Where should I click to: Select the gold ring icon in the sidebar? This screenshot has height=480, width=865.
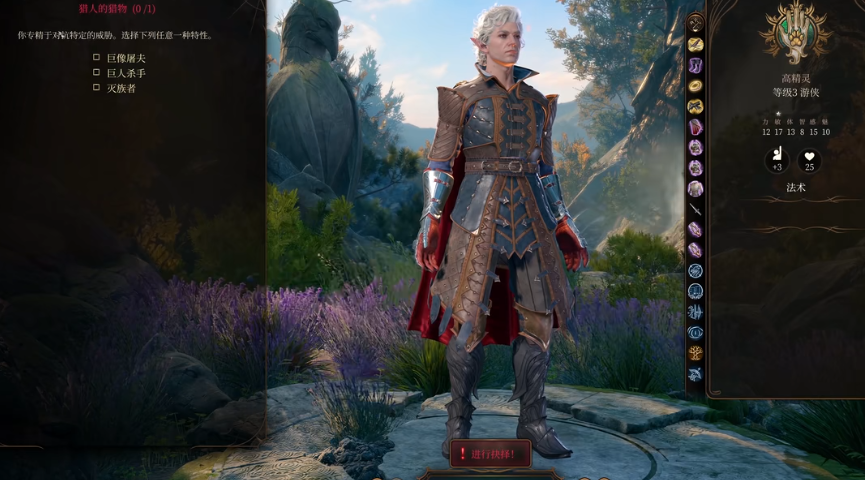click(695, 86)
